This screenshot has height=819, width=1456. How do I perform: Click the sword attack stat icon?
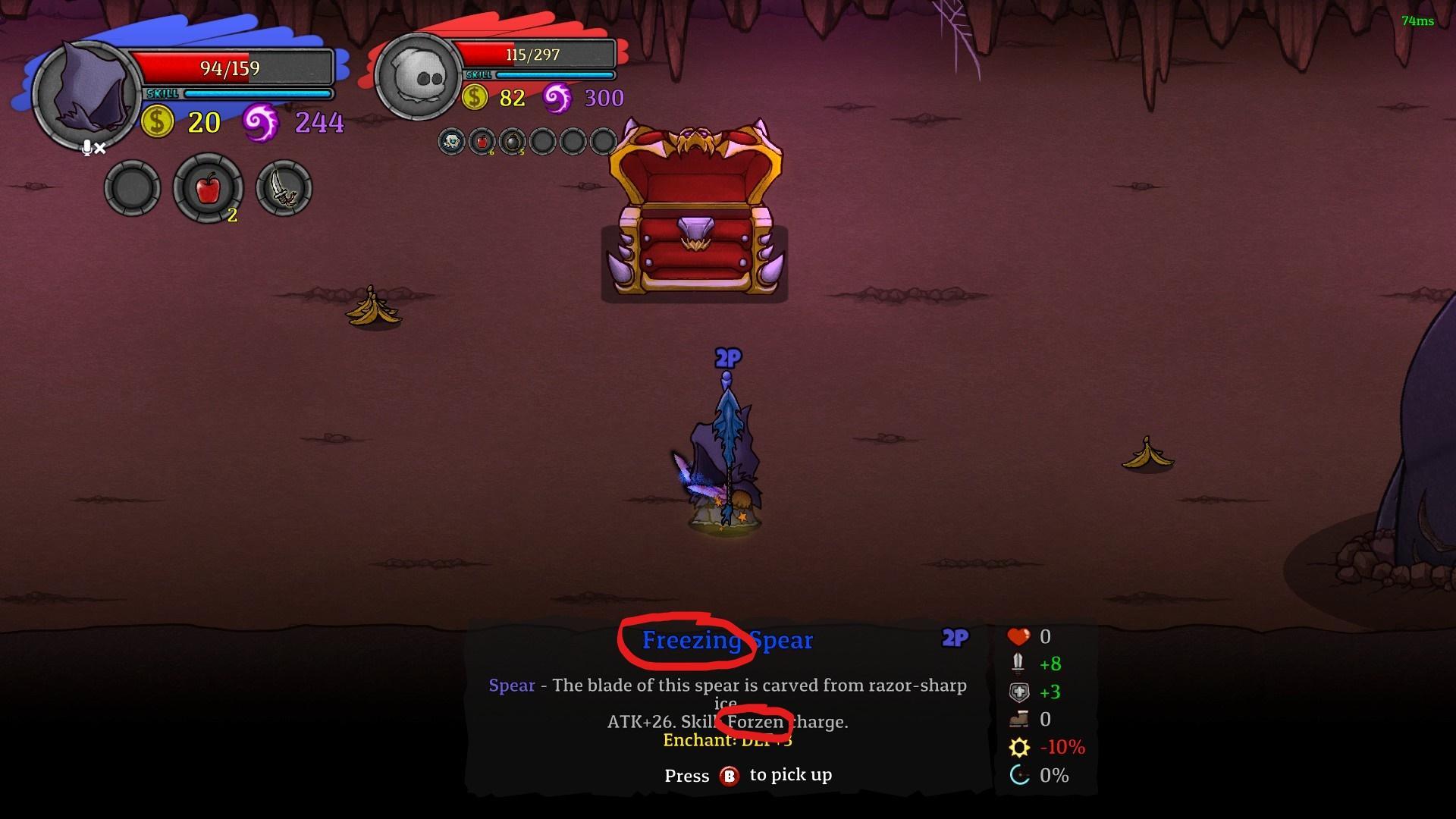1019,664
